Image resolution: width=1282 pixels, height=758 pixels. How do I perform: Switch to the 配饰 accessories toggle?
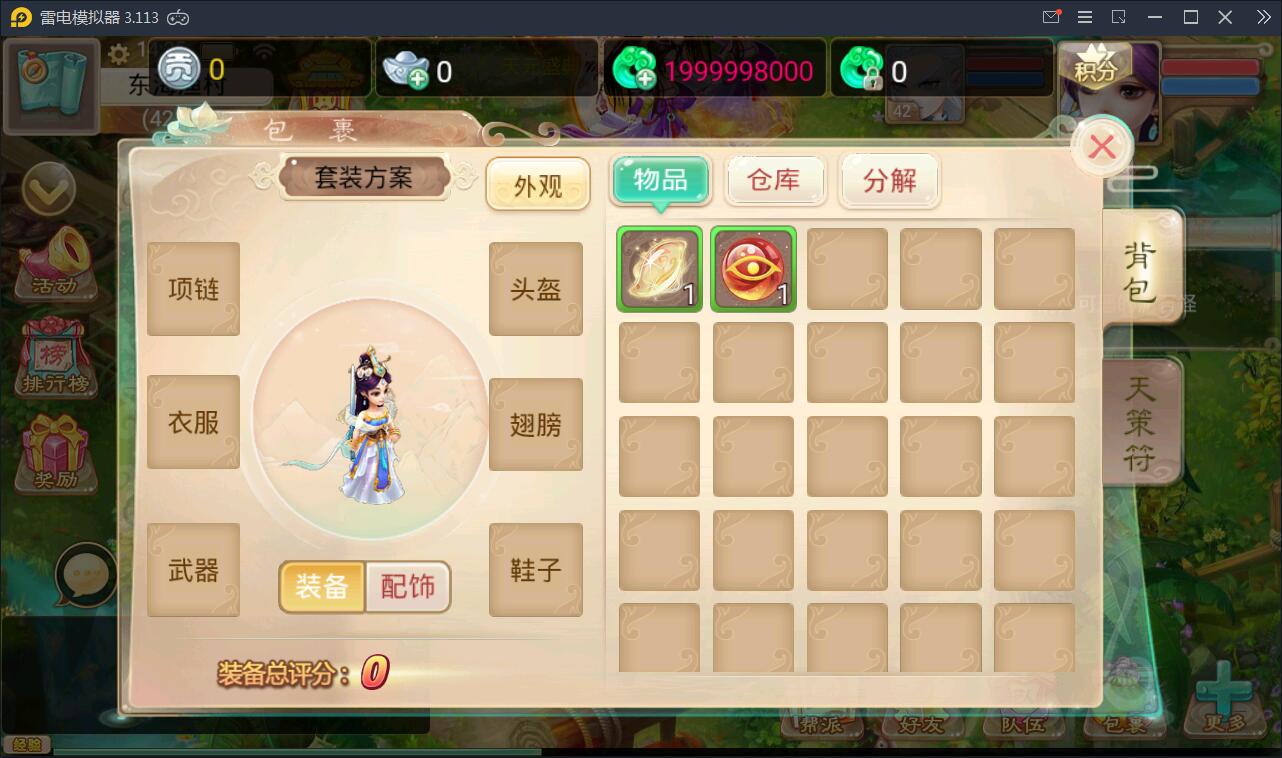[x=406, y=588]
